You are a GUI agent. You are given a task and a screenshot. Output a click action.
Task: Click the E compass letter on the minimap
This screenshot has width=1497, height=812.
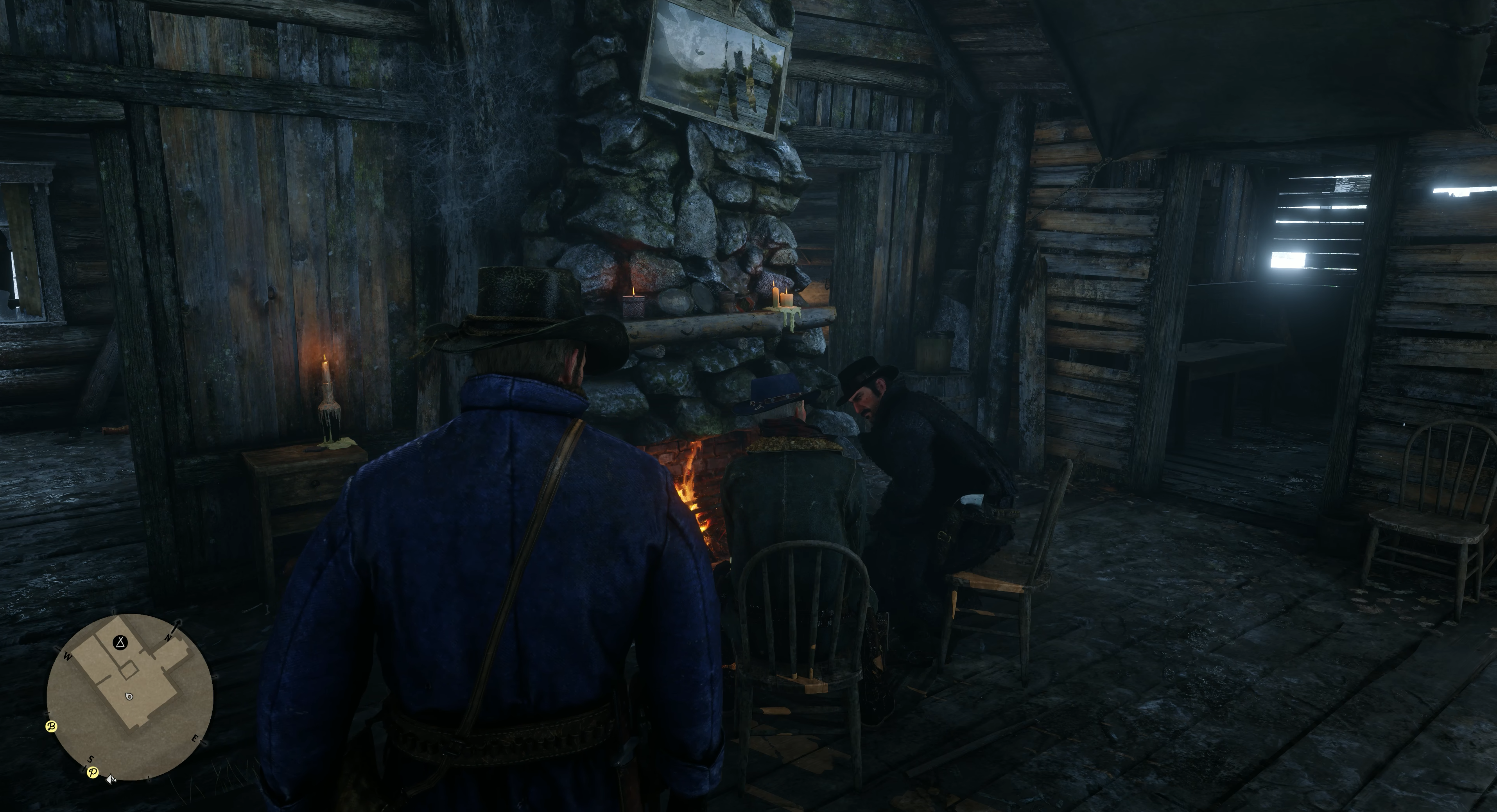click(x=195, y=739)
